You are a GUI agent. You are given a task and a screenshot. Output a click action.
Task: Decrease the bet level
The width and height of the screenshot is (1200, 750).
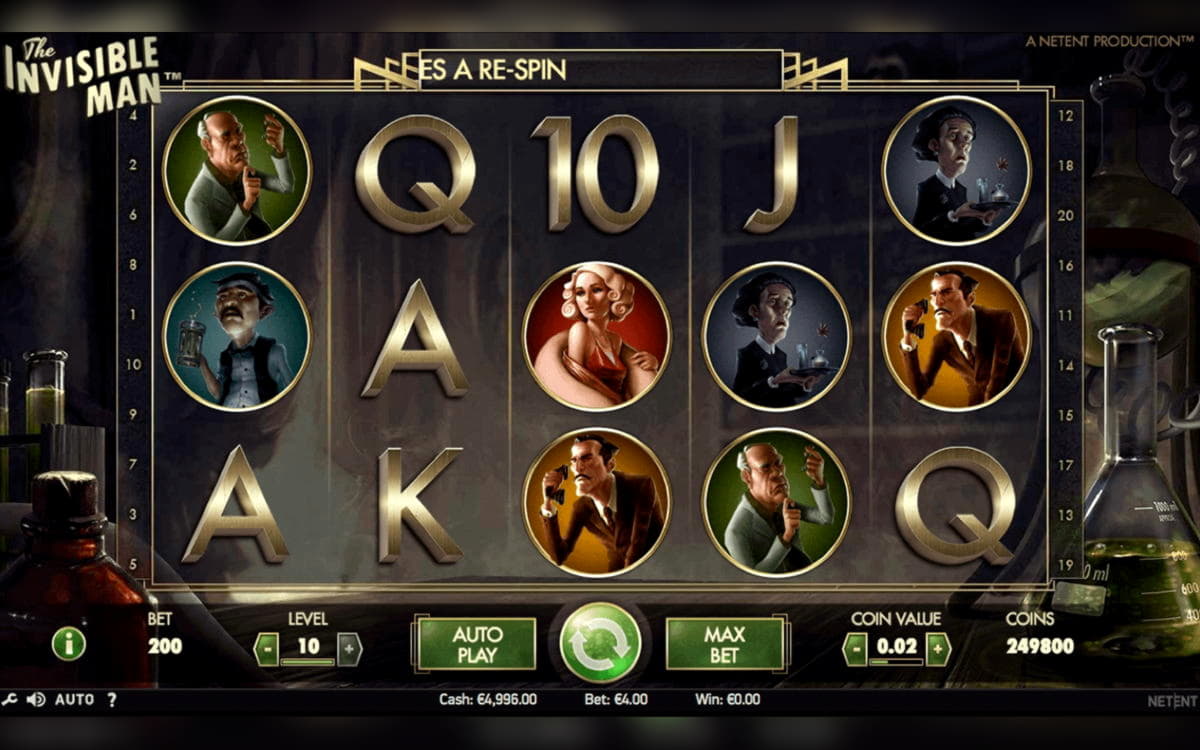(x=266, y=649)
